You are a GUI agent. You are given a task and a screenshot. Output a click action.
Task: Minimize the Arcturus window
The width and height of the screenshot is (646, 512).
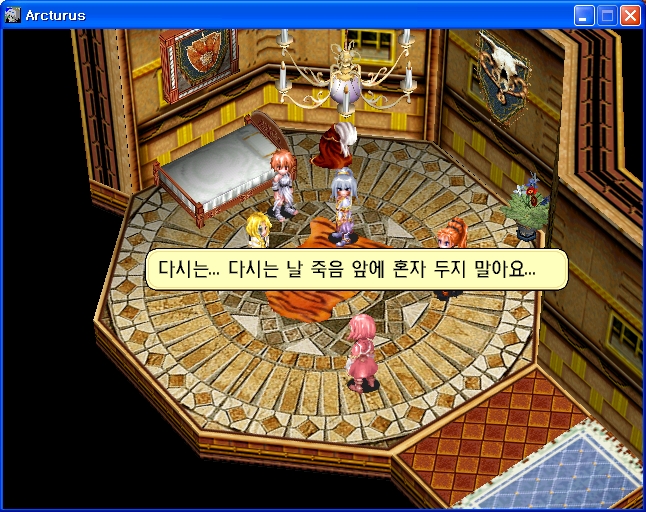click(x=584, y=15)
